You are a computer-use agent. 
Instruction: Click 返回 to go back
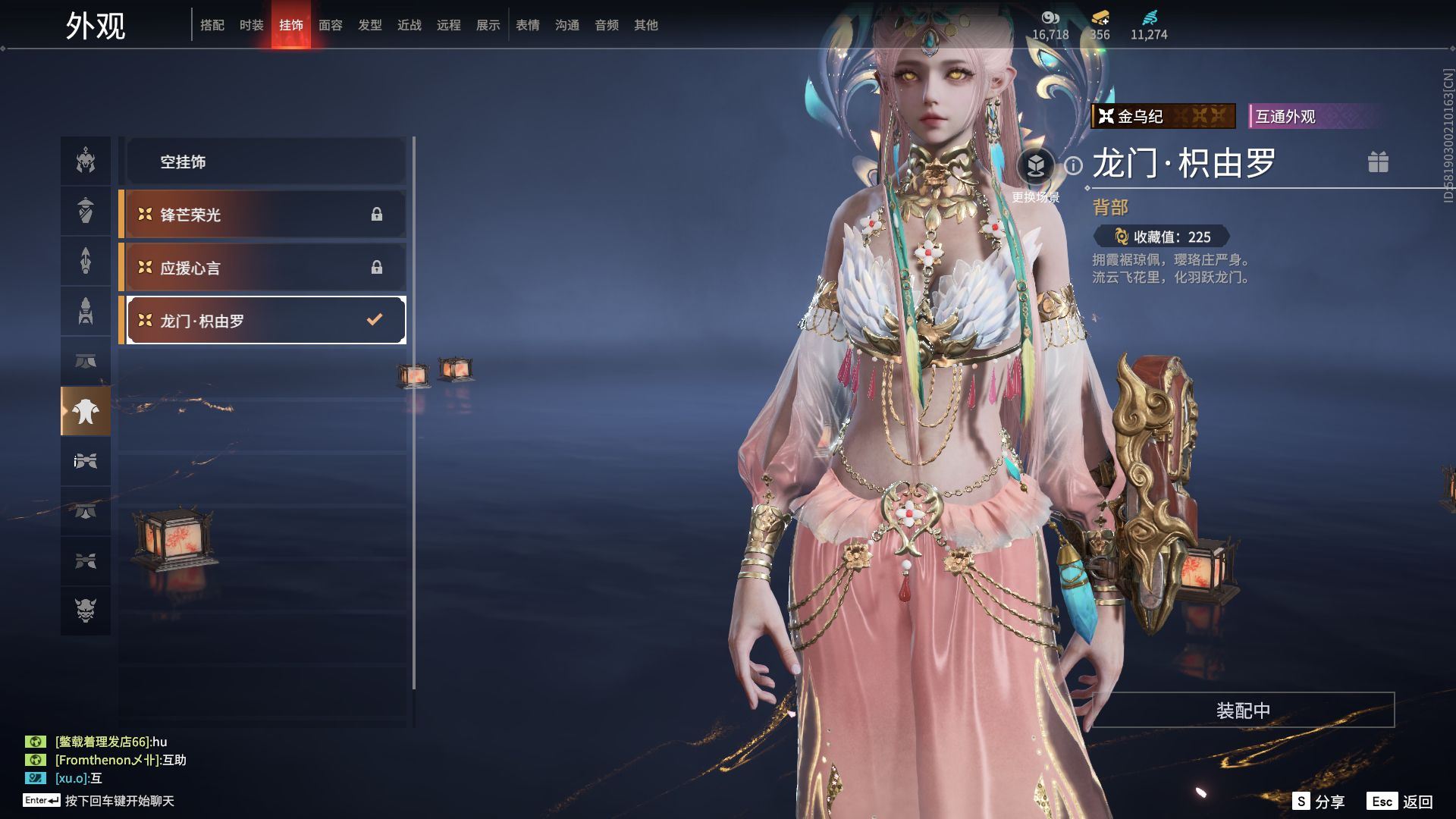[1401, 802]
